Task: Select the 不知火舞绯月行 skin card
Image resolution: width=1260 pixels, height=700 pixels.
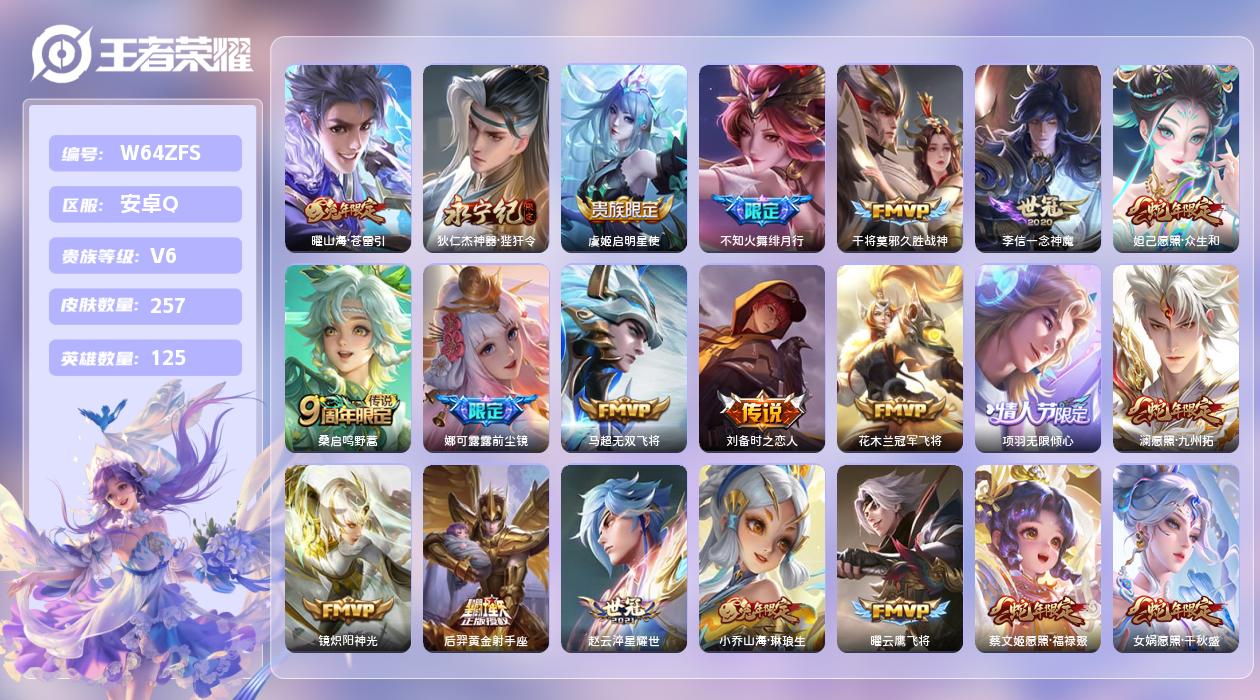Action: pyautogui.click(x=762, y=158)
